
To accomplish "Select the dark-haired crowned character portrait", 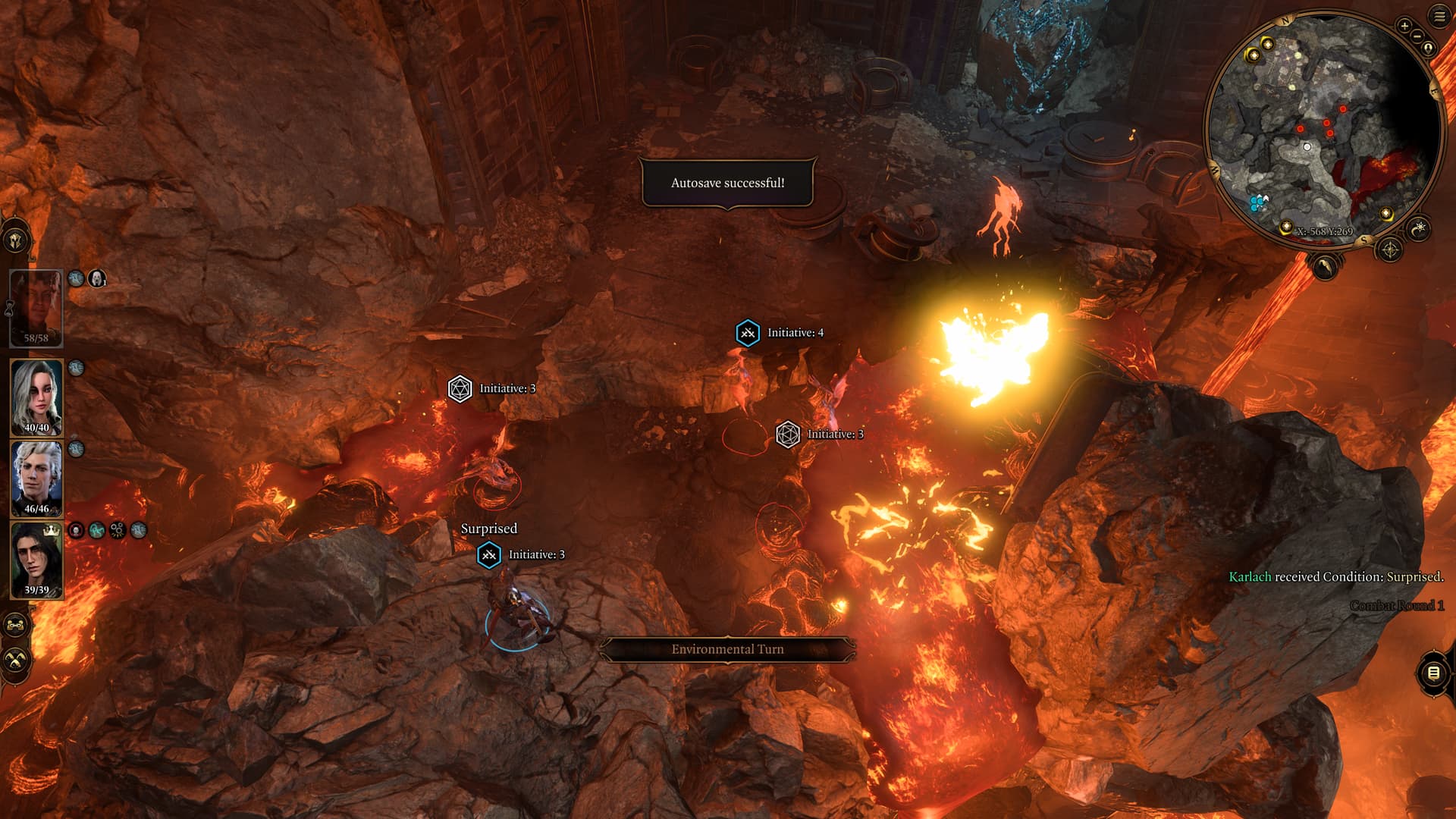I will pos(36,560).
